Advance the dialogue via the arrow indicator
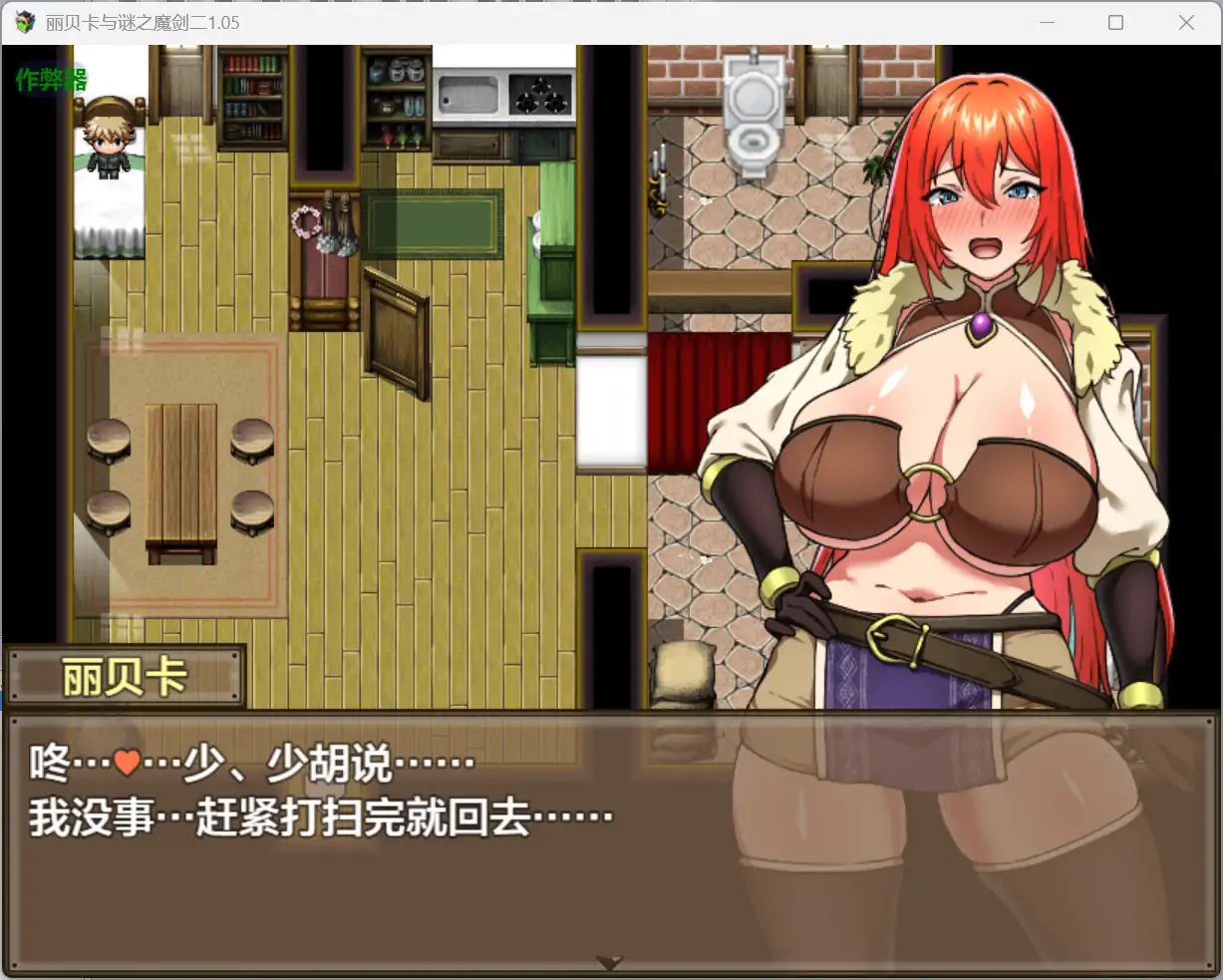The image size is (1223, 980). pos(609,962)
